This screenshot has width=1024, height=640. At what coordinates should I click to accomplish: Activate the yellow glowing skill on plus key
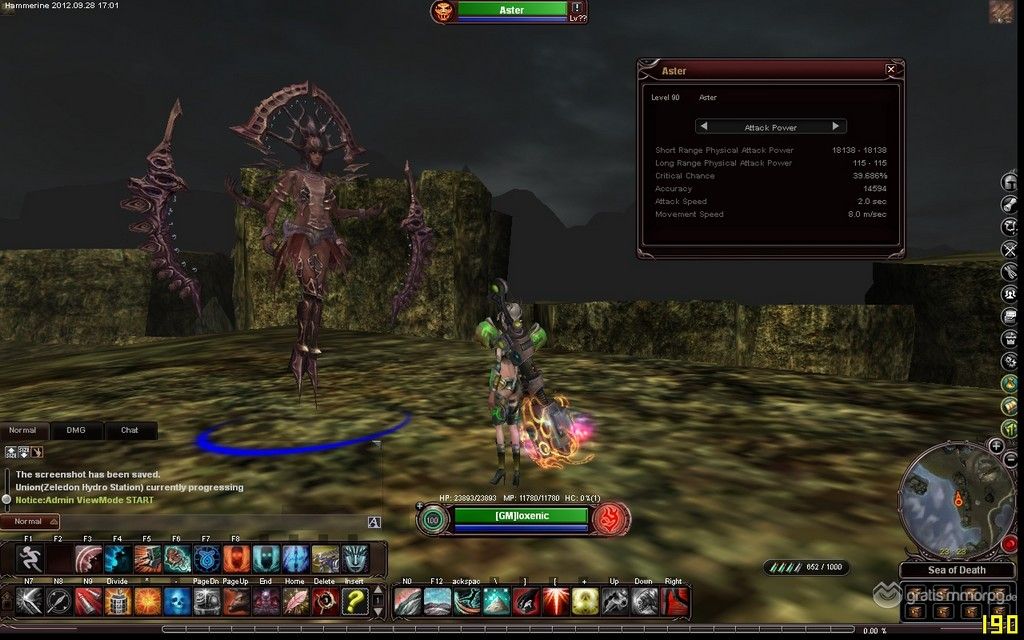(585, 600)
